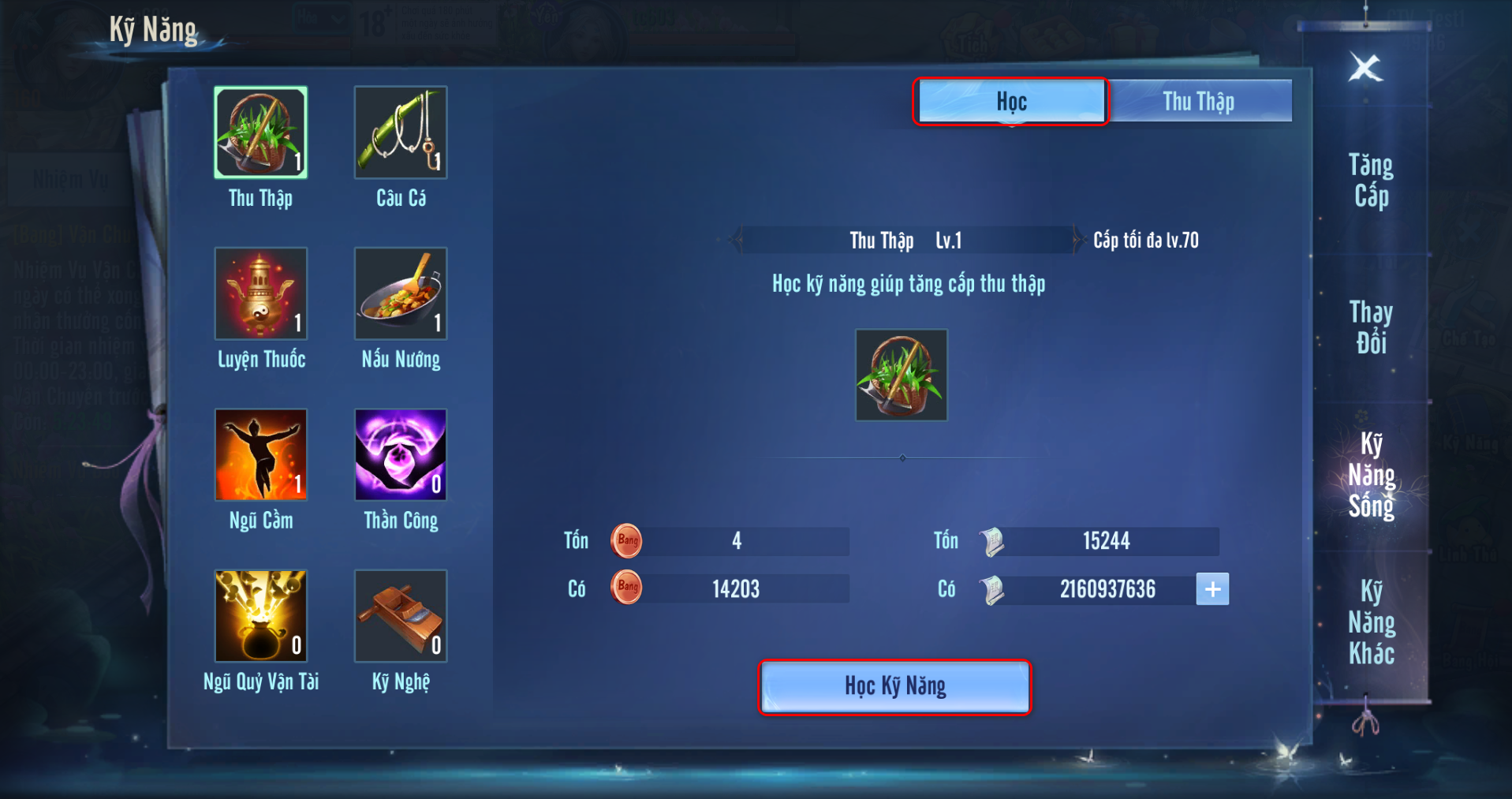
Task: Select the Luyện Thuốc alchemy skill
Action: 260,293
